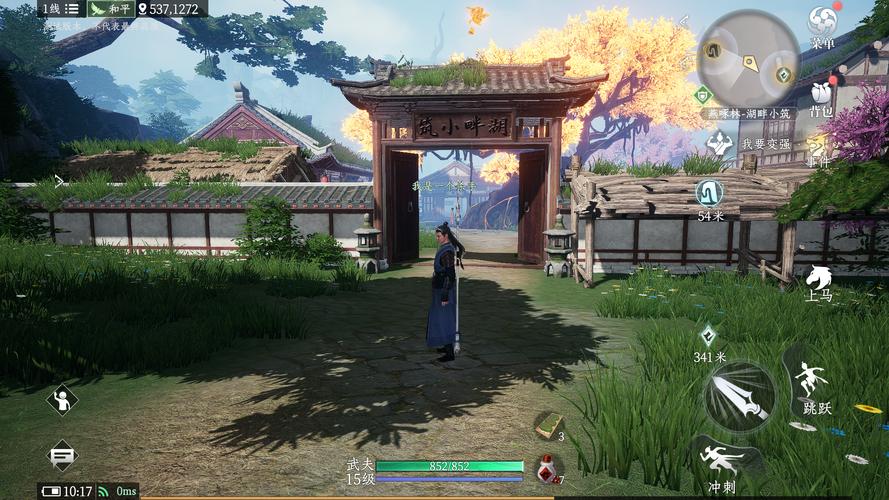The width and height of the screenshot is (889, 500).
Task: Collapse the minimap with the arrow button
Action: coord(685,21)
